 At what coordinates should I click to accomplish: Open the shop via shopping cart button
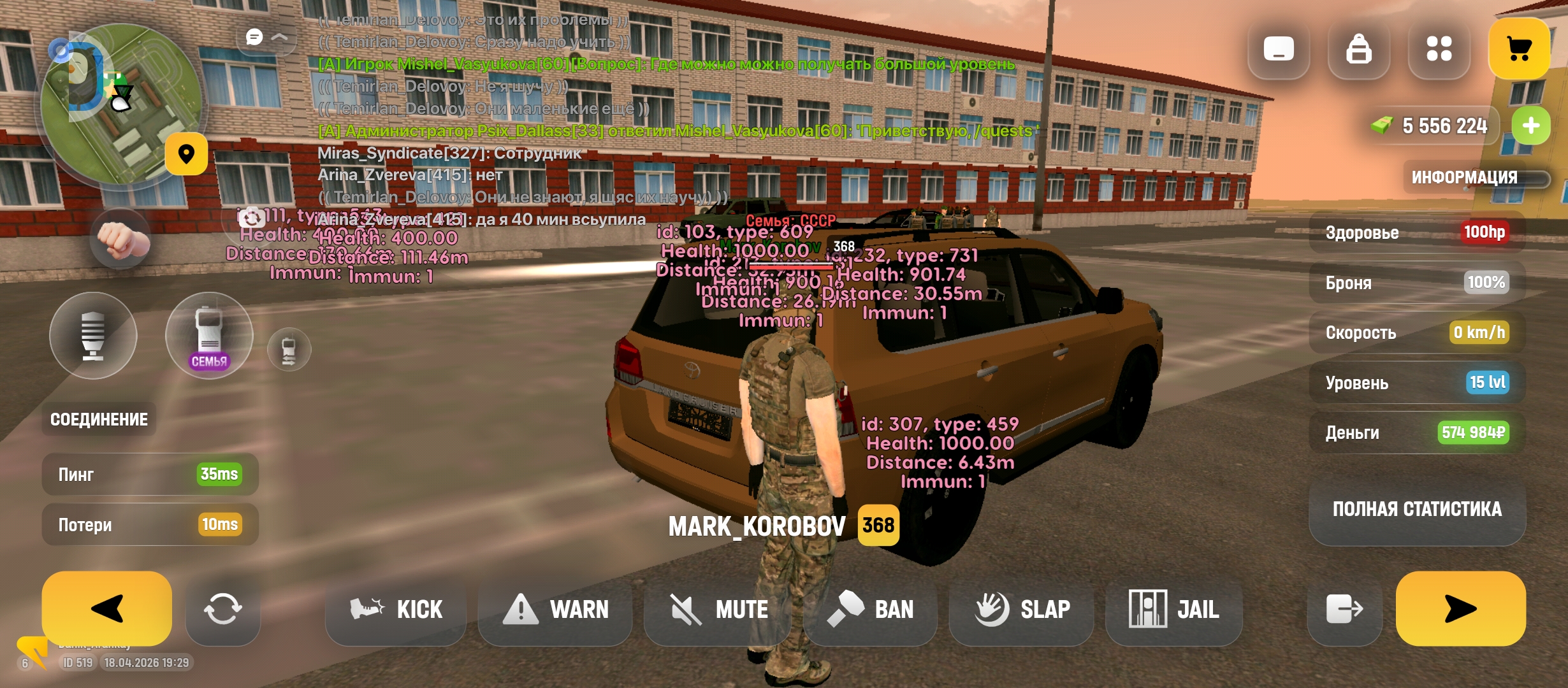pyautogui.click(x=1519, y=48)
